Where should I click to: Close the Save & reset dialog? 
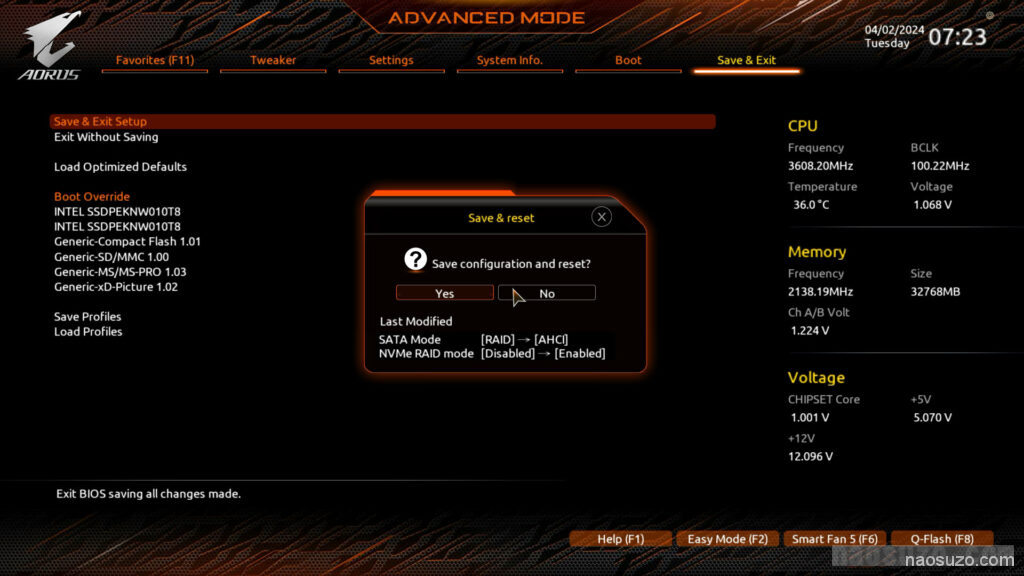(601, 217)
